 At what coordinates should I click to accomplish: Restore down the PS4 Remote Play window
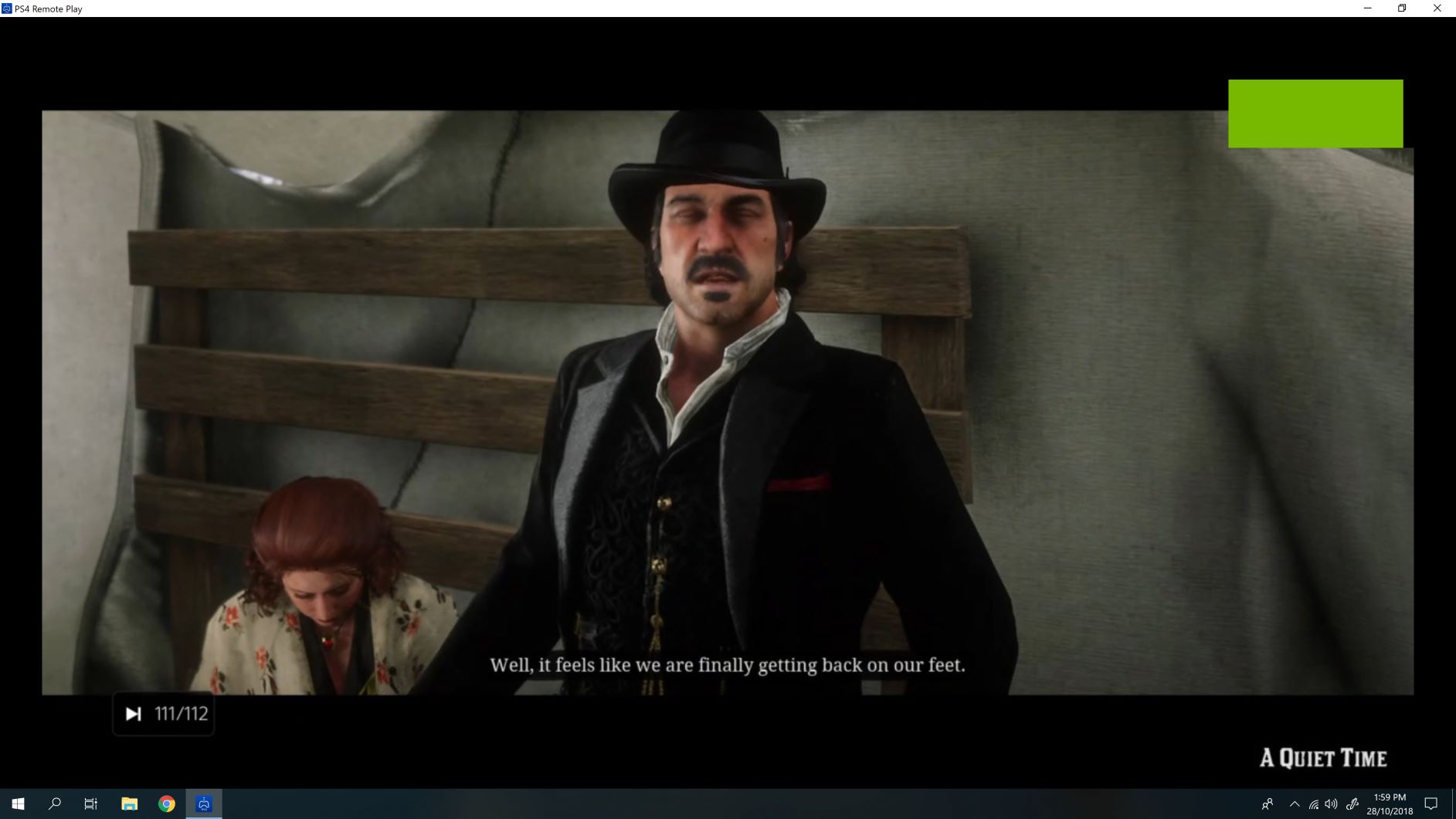1400,8
